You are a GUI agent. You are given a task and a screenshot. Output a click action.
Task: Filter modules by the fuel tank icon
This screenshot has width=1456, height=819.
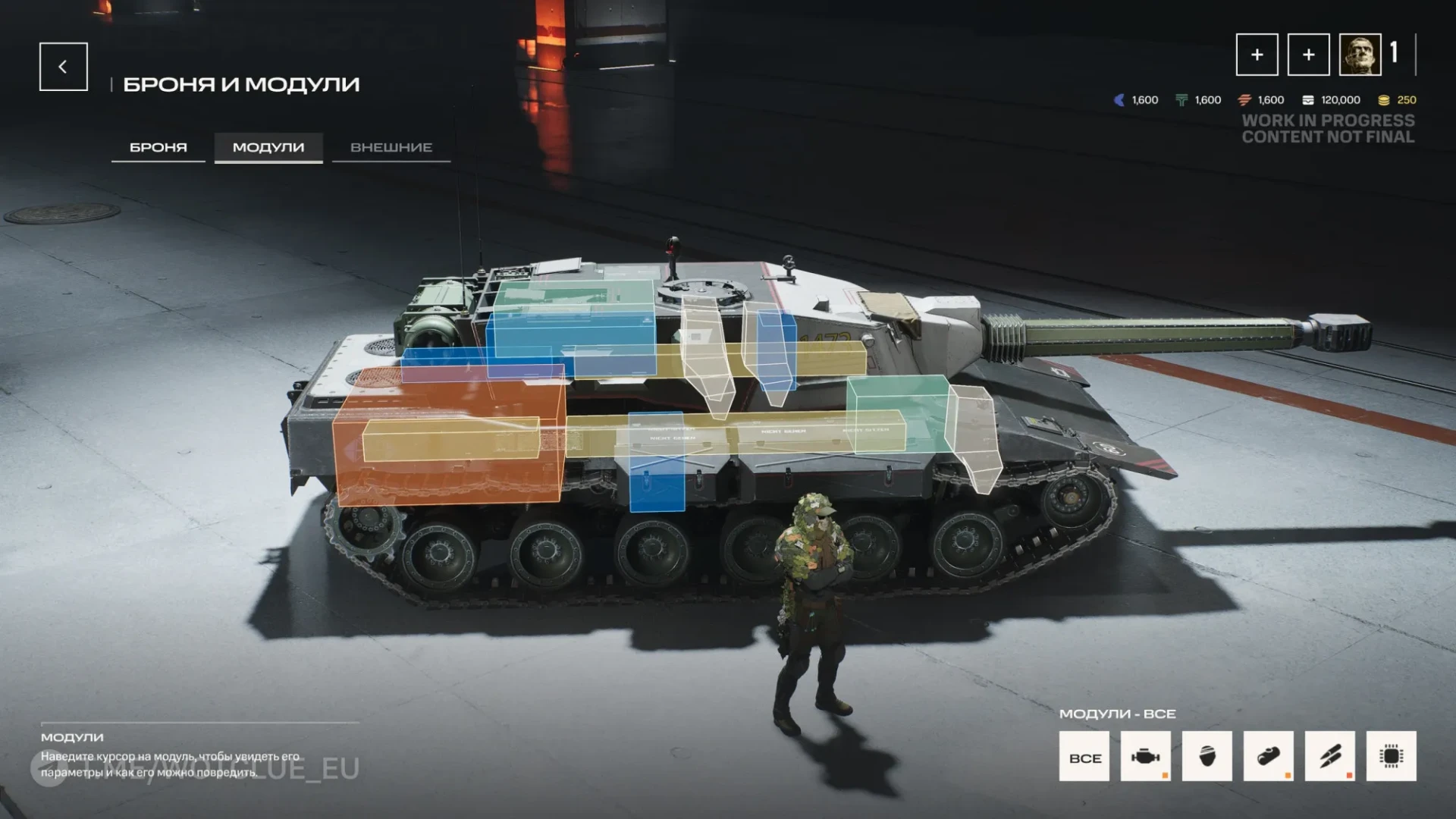1269,756
